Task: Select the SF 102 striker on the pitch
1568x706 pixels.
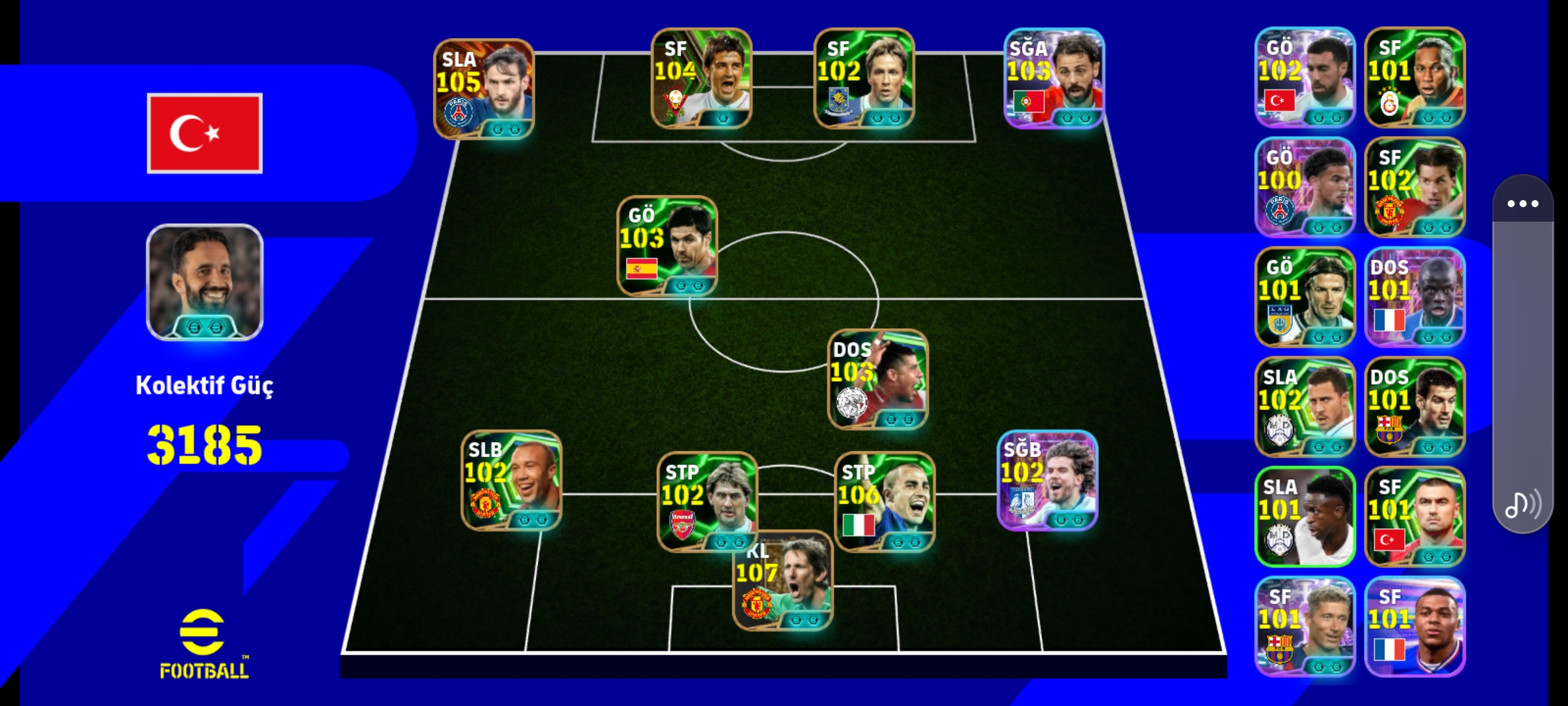Action: 864,78
